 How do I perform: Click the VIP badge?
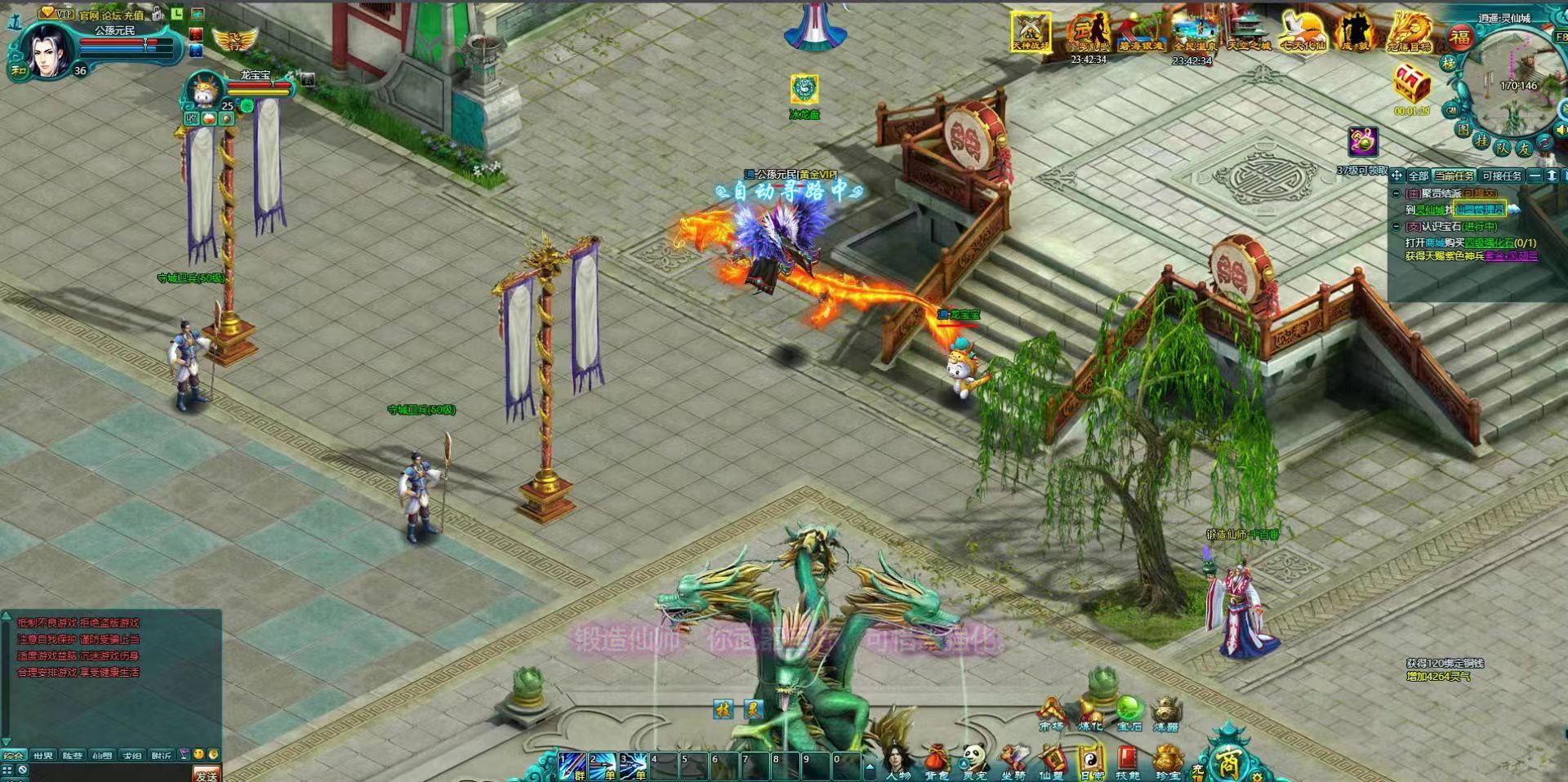point(56,13)
